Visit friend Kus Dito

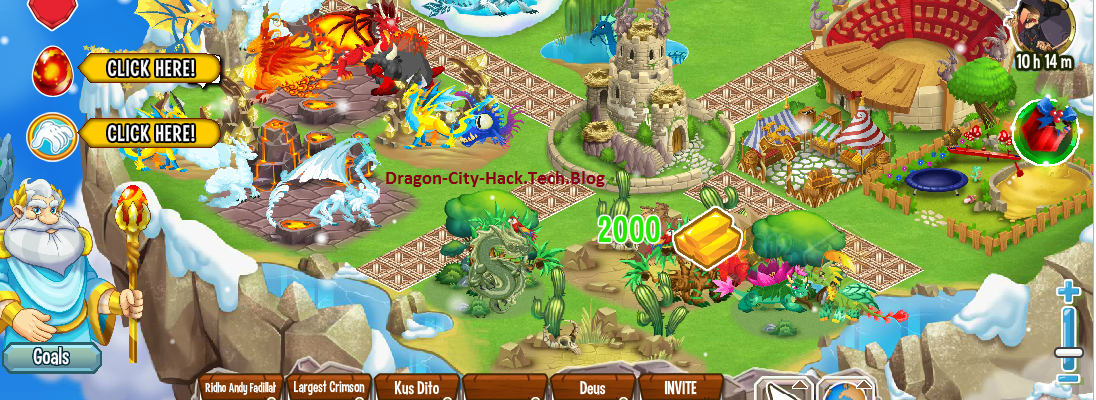coord(417,388)
